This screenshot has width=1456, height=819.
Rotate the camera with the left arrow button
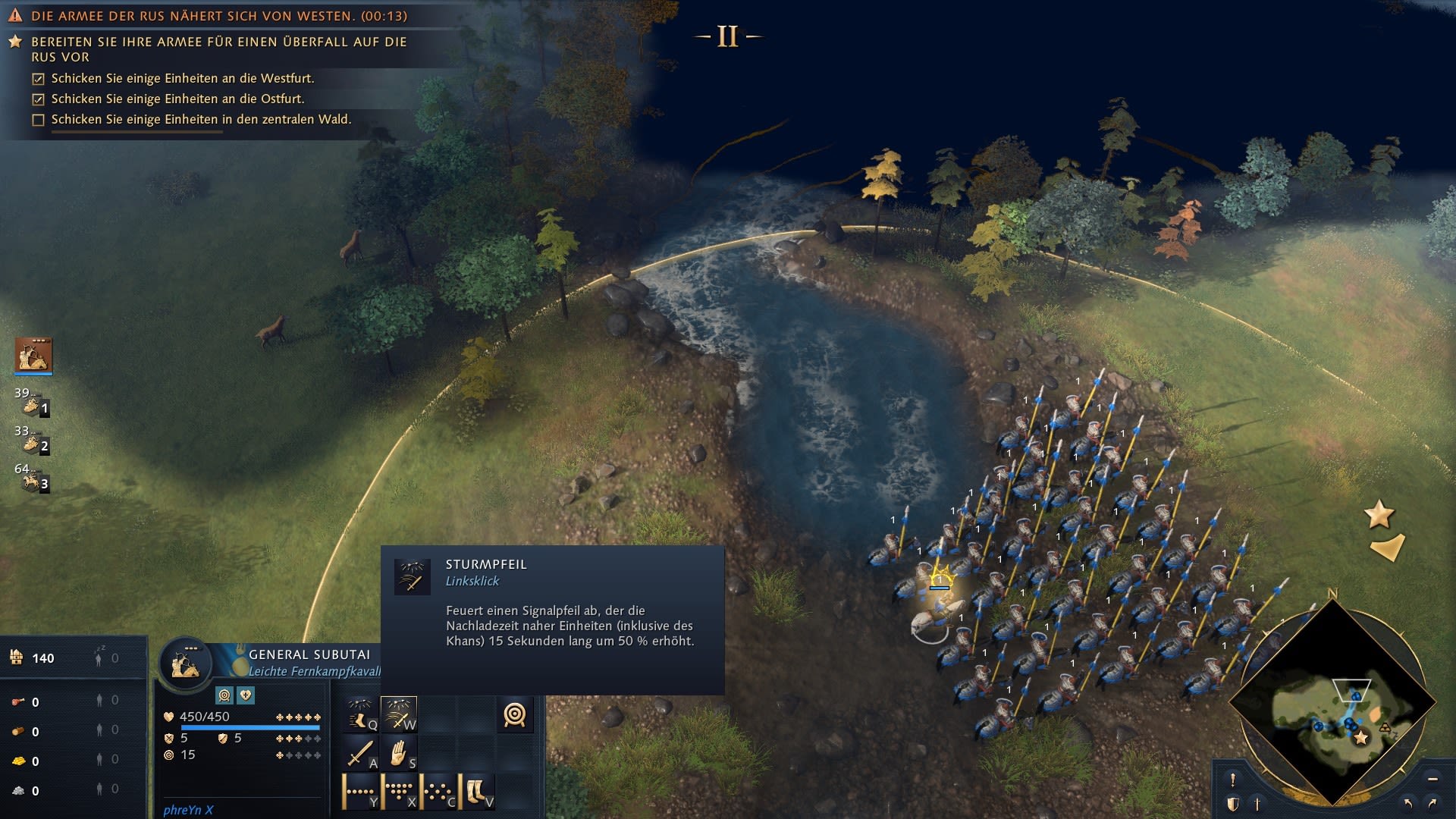tap(1408, 803)
